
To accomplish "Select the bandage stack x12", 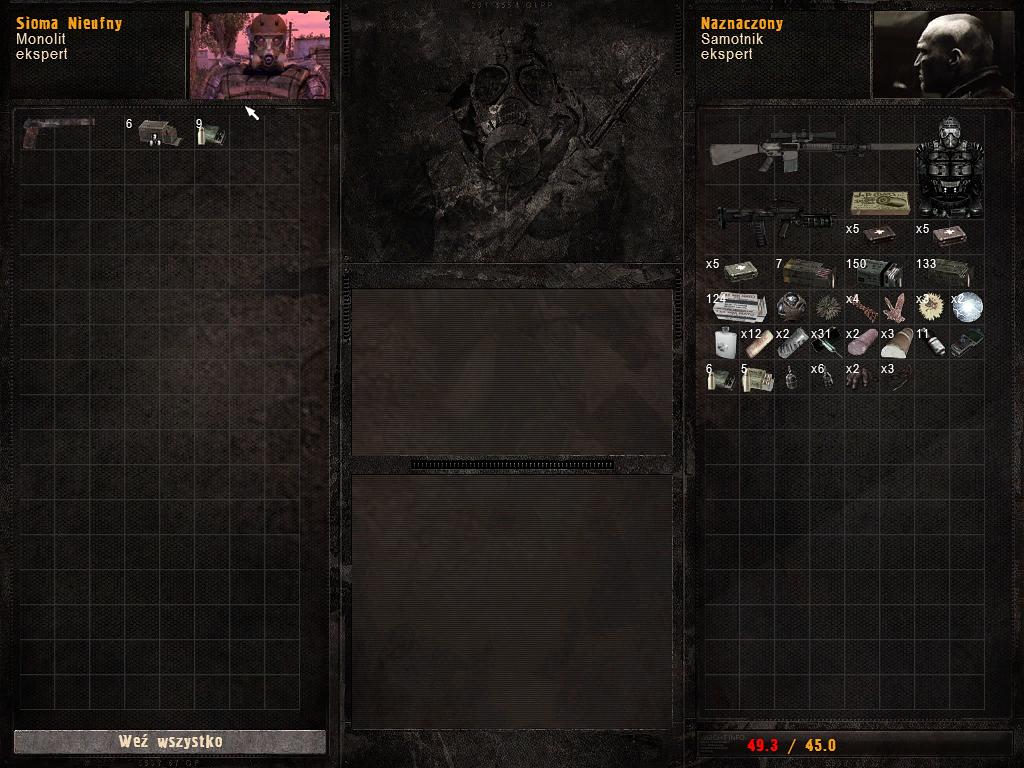I will click(758, 342).
